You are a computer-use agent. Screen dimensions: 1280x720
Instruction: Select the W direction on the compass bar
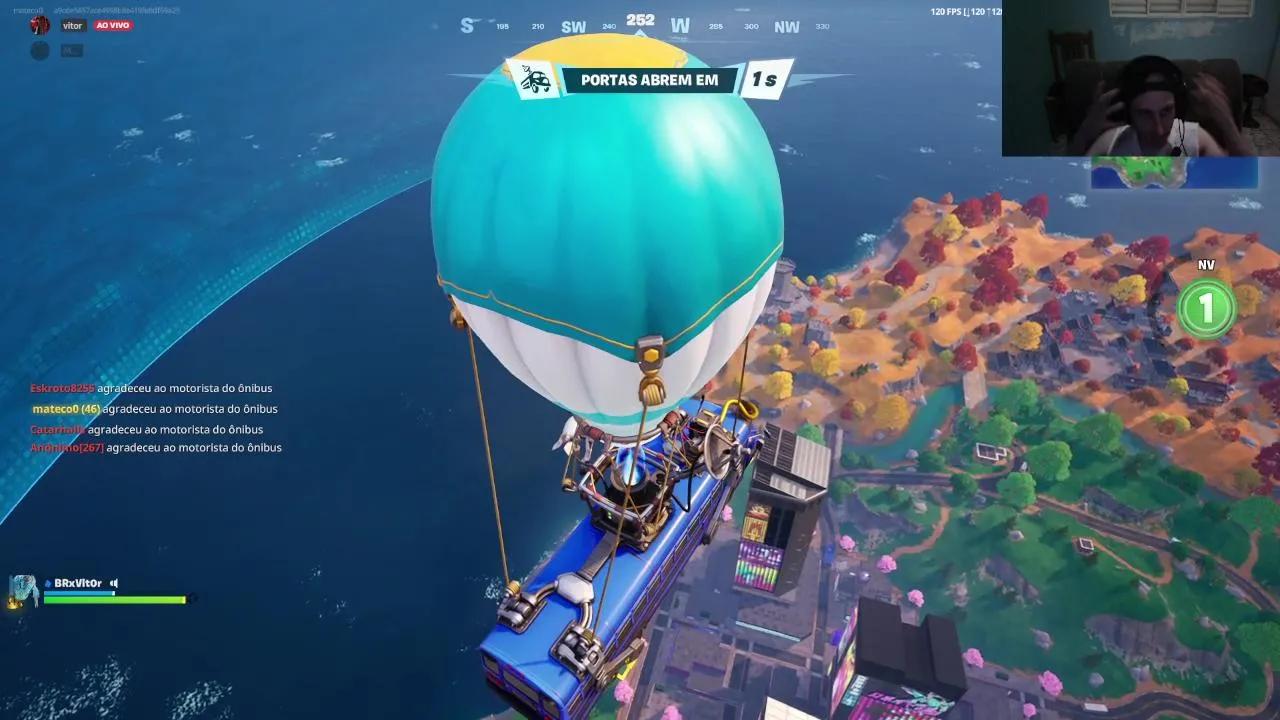(x=680, y=23)
